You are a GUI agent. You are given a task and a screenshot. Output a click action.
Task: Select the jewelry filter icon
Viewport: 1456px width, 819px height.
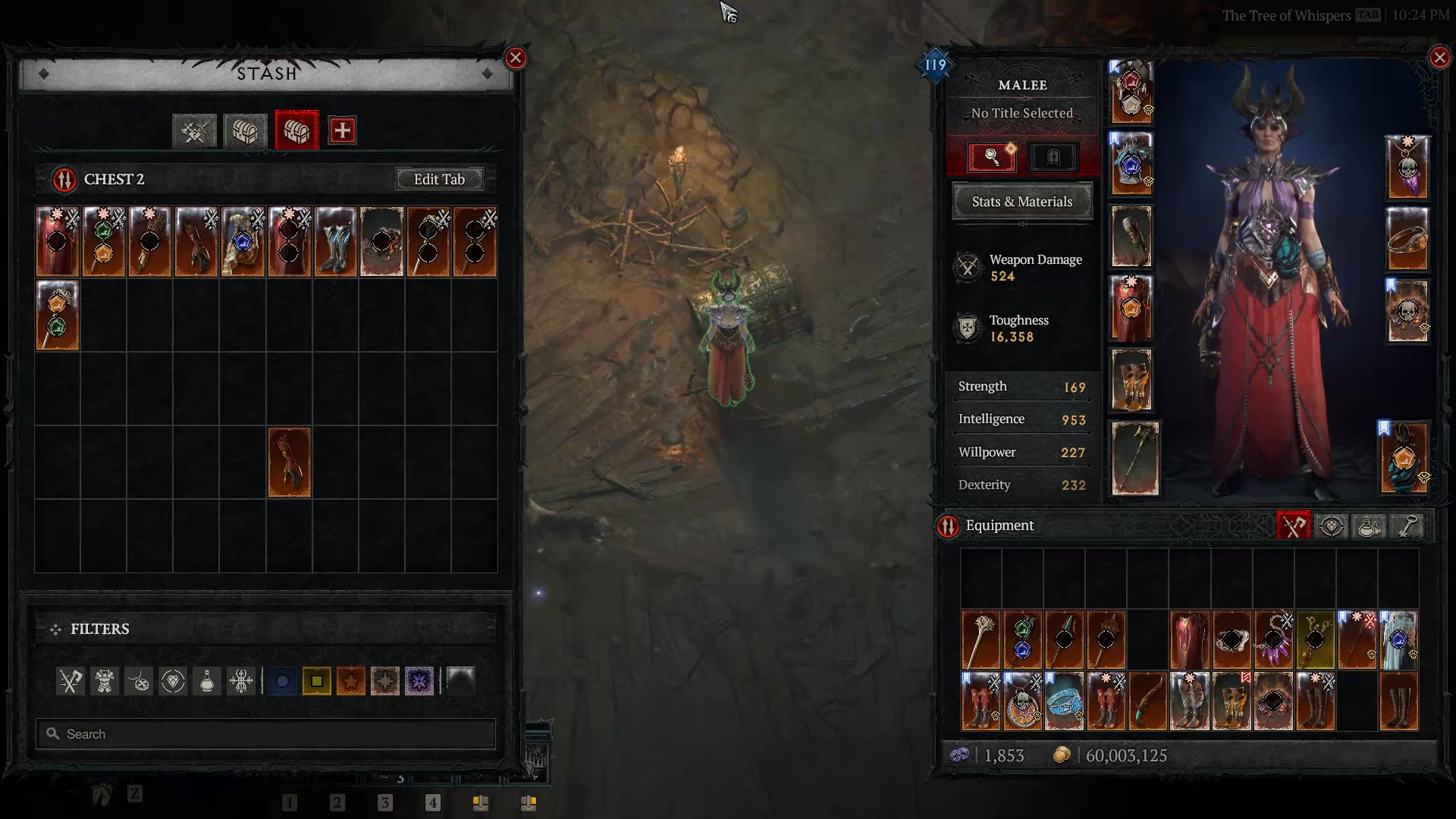pyautogui.click(x=138, y=681)
